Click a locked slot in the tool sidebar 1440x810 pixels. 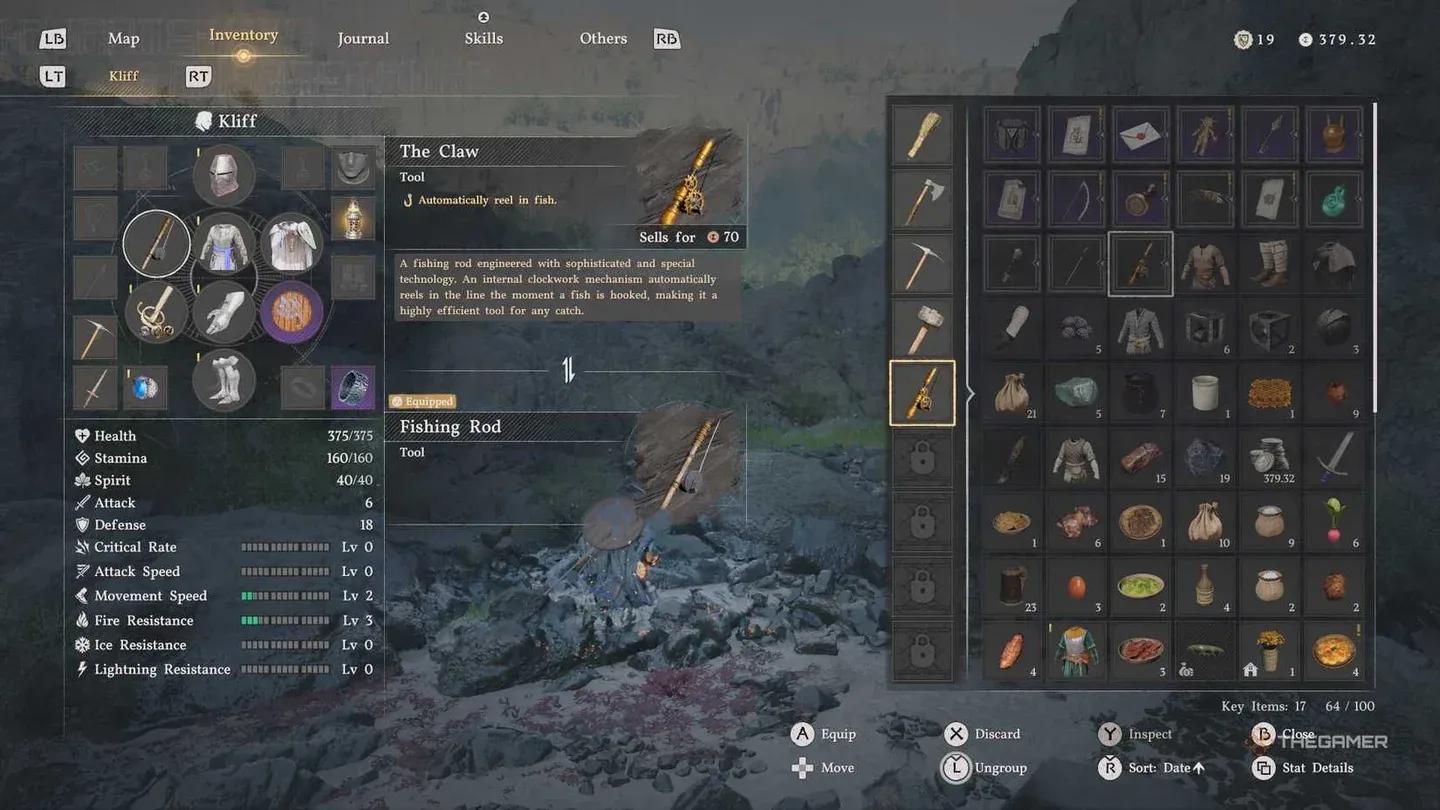pyautogui.click(x=922, y=456)
